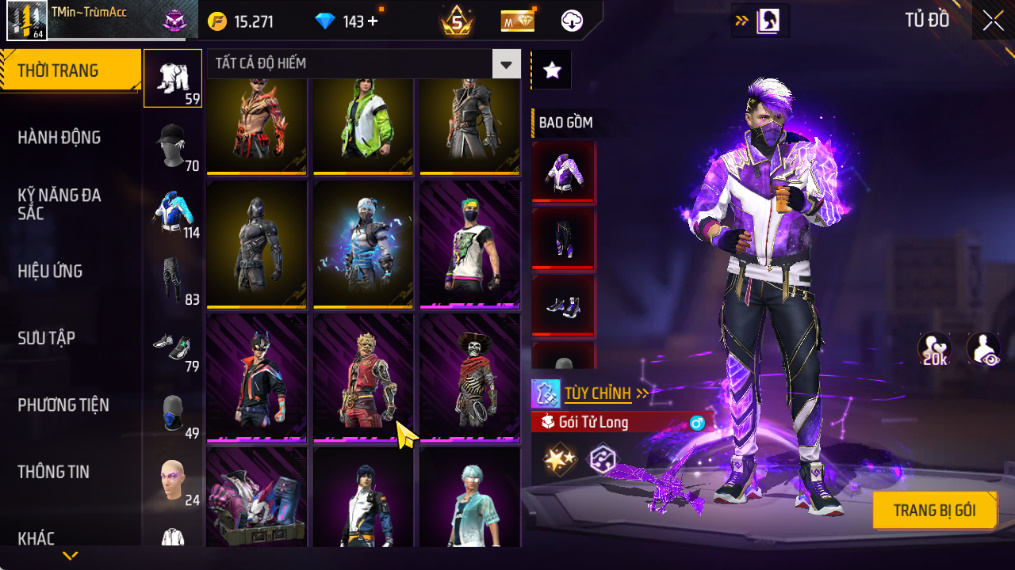Open the Hiệu Ứng tab
The image size is (1015, 570).
(x=50, y=271)
